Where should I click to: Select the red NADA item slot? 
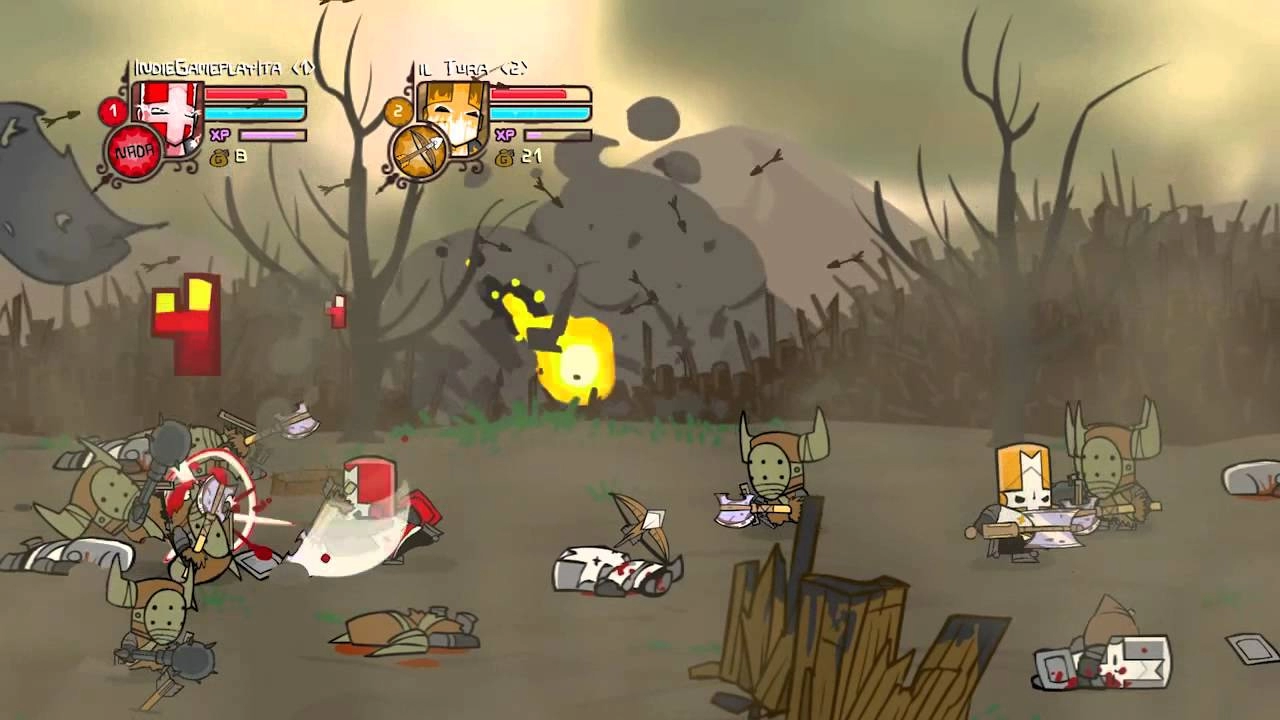click(x=134, y=154)
